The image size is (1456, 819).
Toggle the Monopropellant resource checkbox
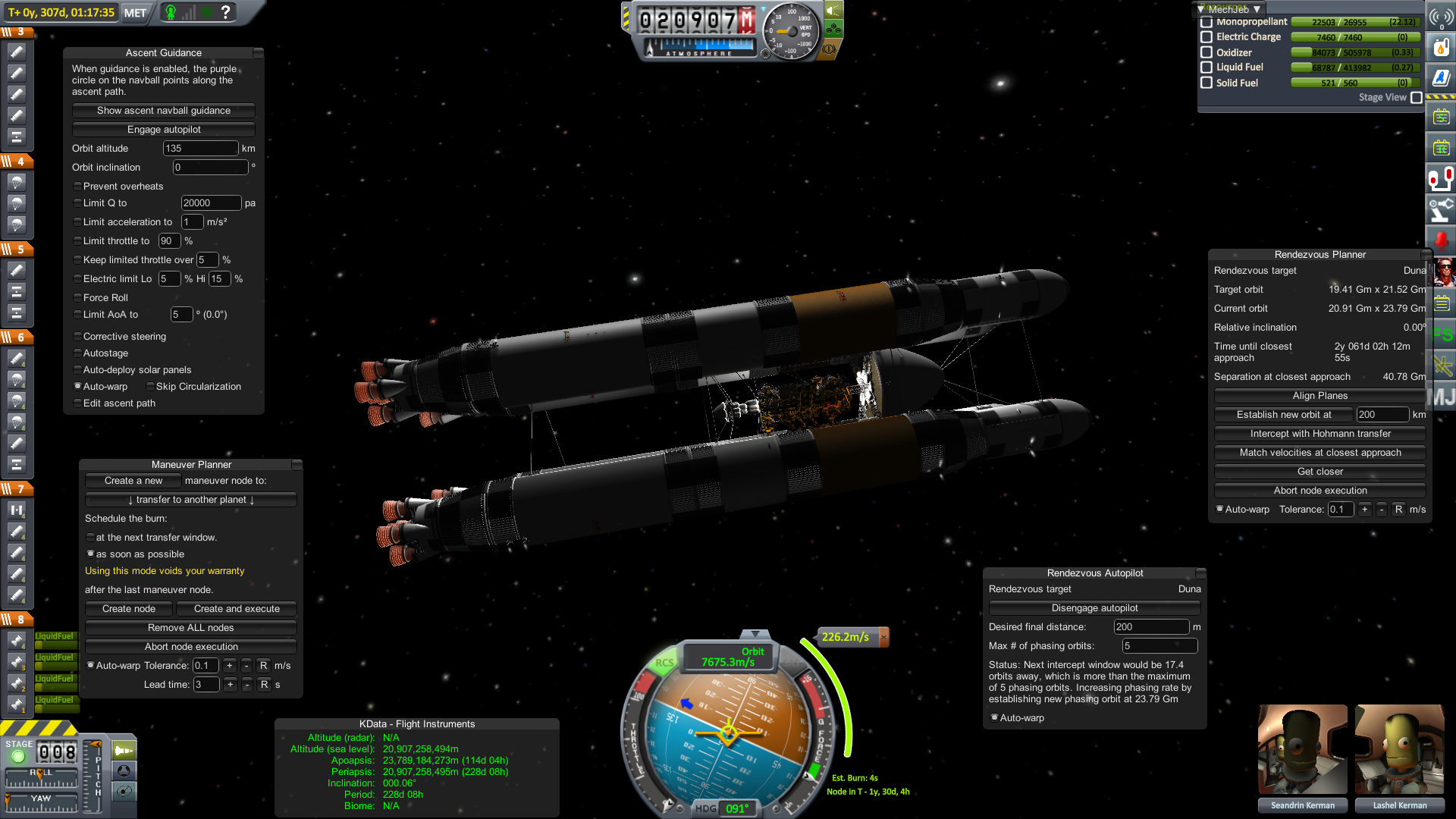click(x=1207, y=23)
